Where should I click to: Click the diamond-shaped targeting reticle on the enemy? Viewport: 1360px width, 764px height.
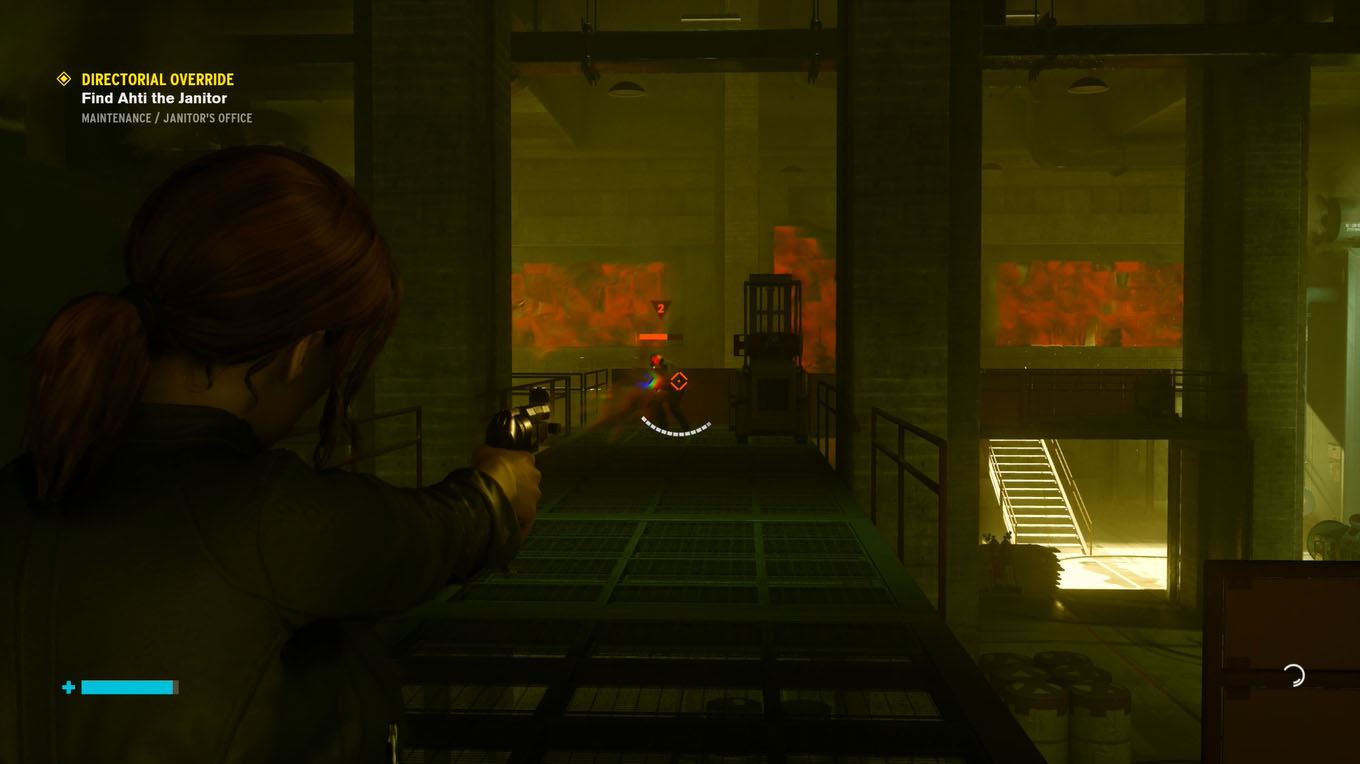pos(679,381)
